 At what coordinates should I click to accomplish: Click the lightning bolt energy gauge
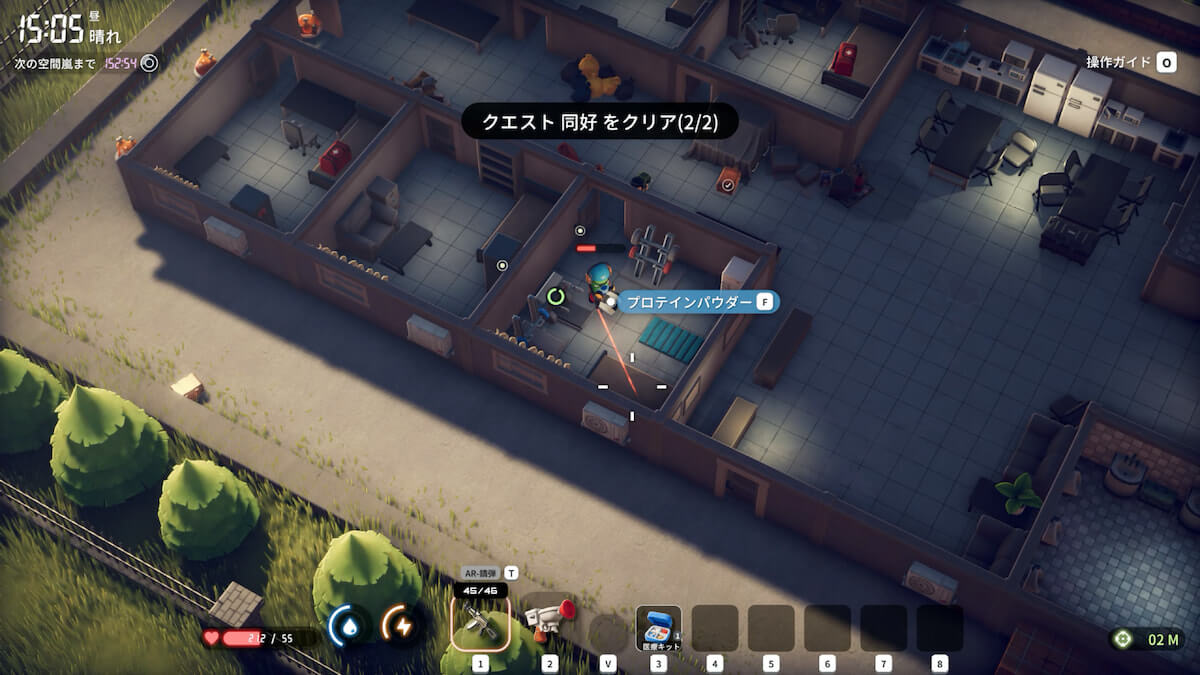(x=404, y=627)
